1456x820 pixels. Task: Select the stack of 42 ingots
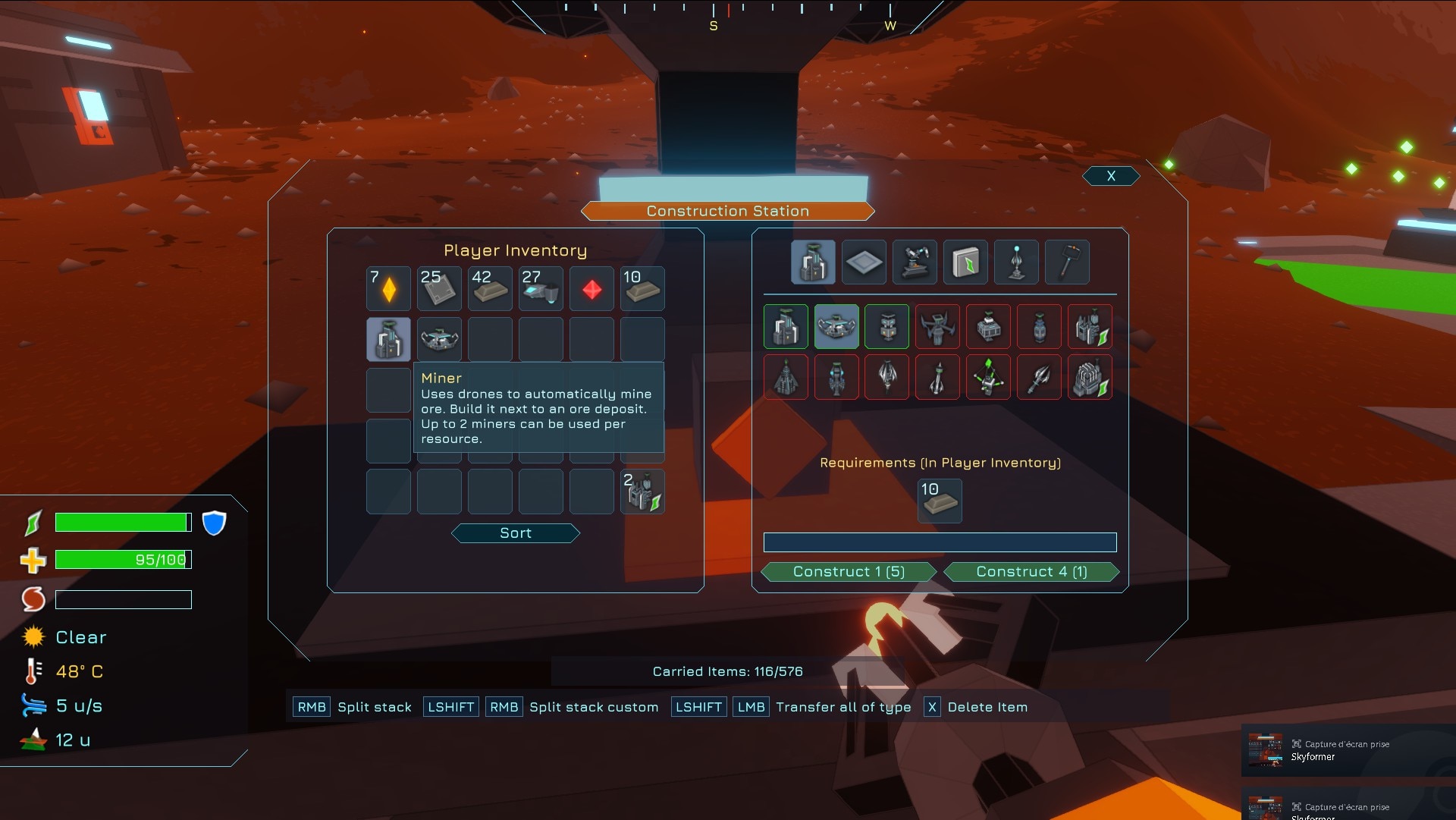coord(490,288)
